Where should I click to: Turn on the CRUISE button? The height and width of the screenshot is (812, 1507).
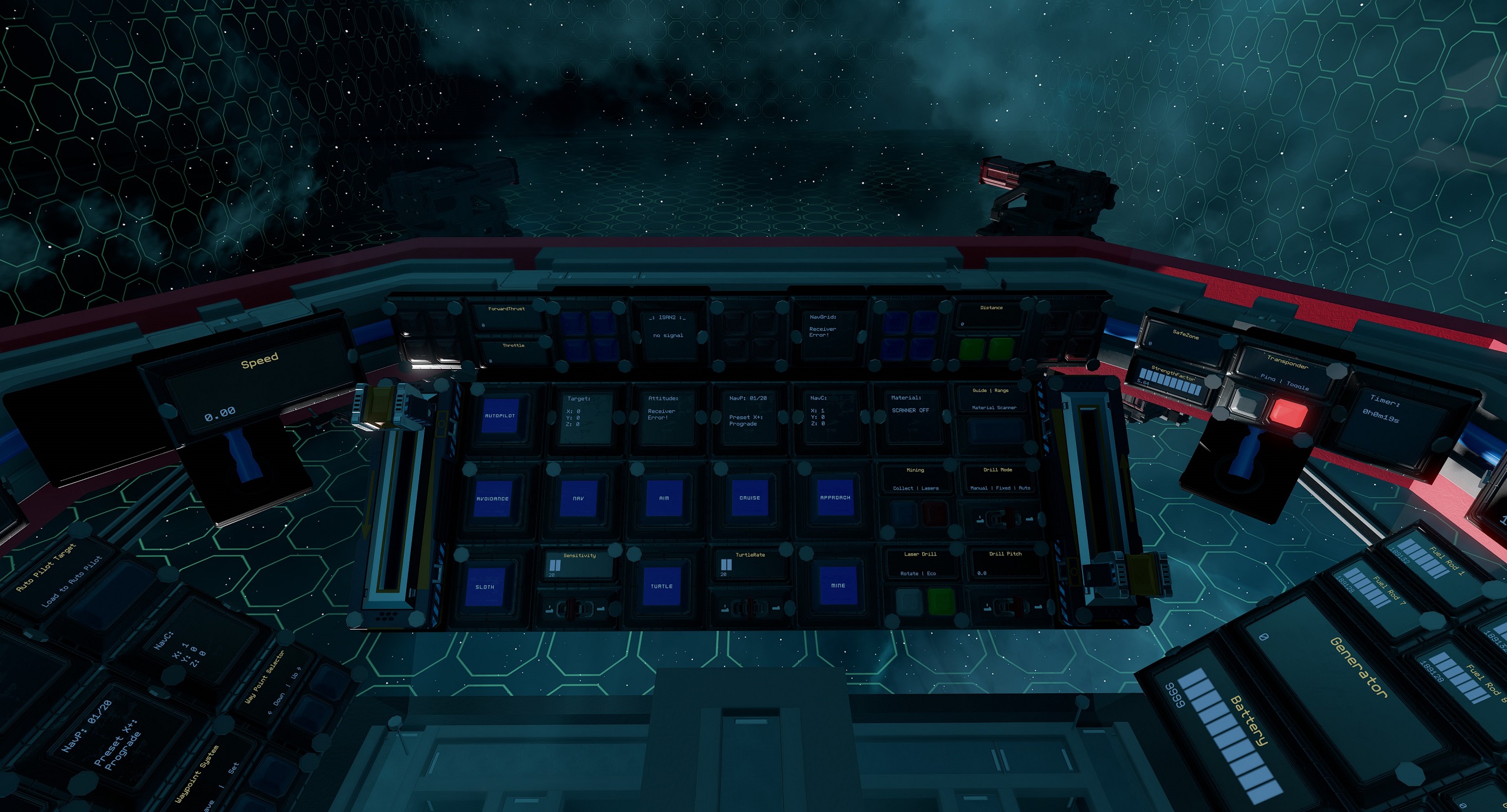point(749,498)
